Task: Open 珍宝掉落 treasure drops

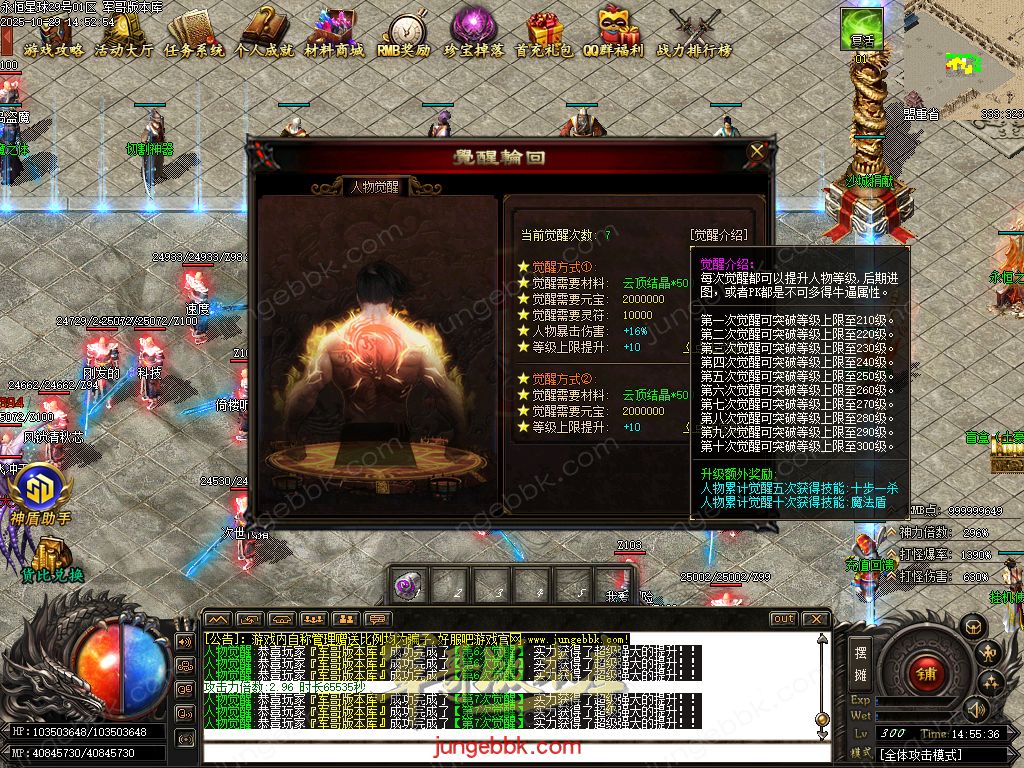Action: [476, 33]
